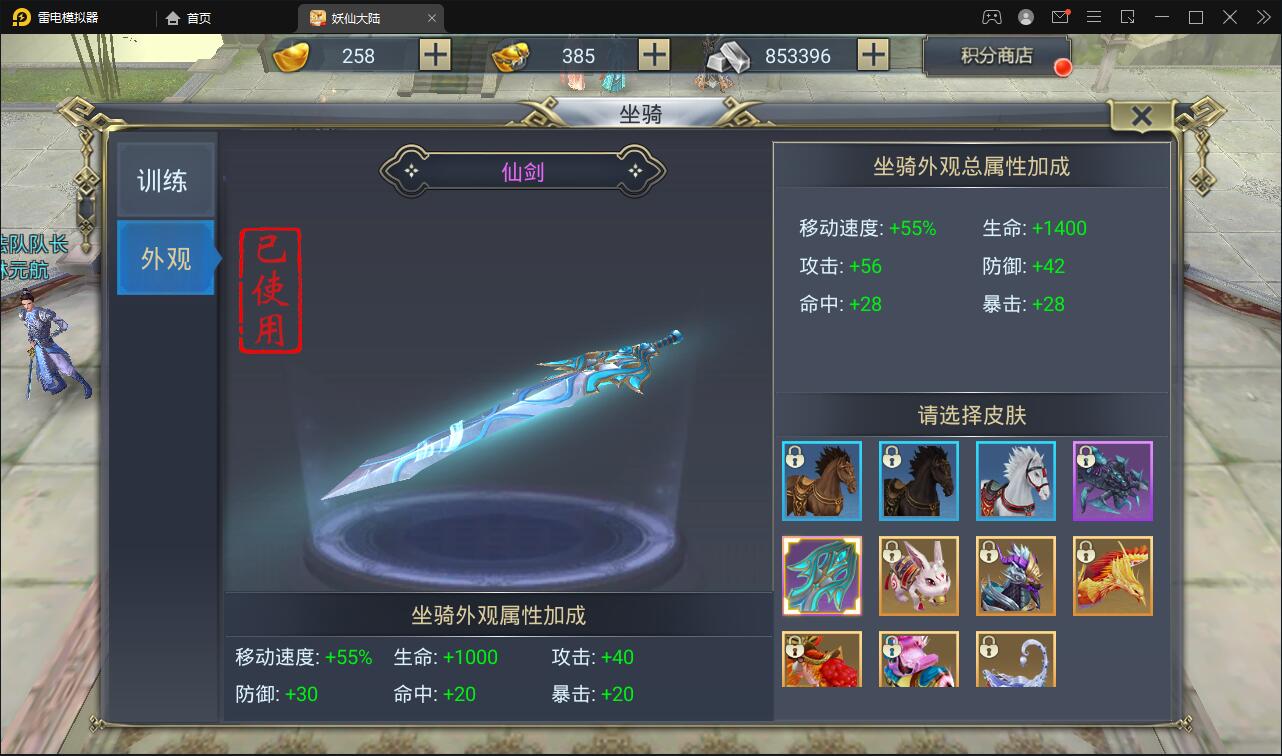Switch to the 外观 tab
Screen dimensions: 1282x756
166,258
